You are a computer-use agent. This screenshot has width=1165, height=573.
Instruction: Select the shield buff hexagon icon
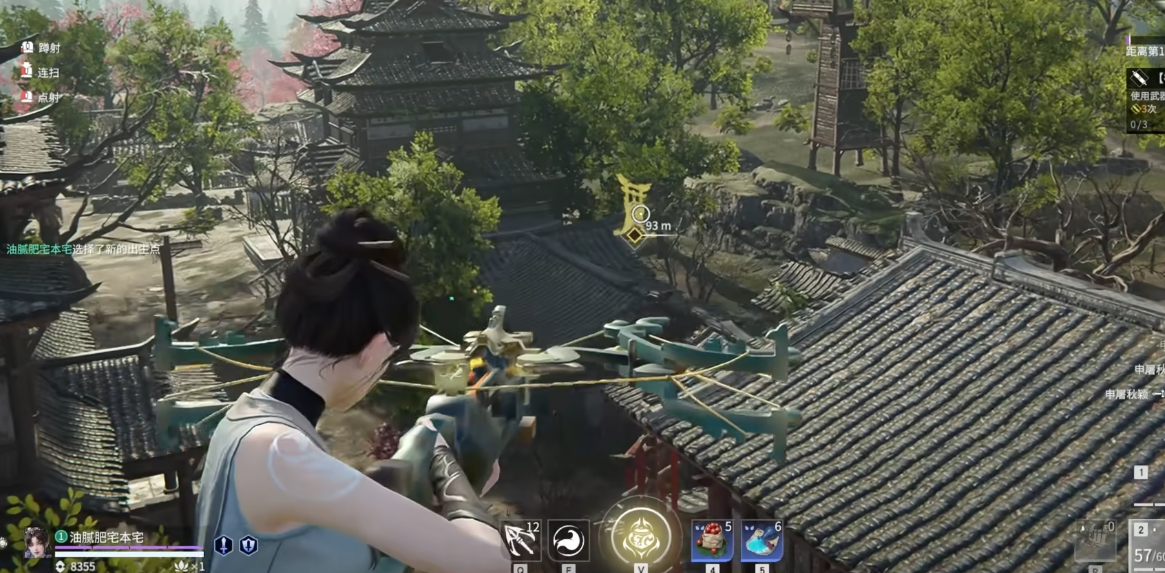248,545
